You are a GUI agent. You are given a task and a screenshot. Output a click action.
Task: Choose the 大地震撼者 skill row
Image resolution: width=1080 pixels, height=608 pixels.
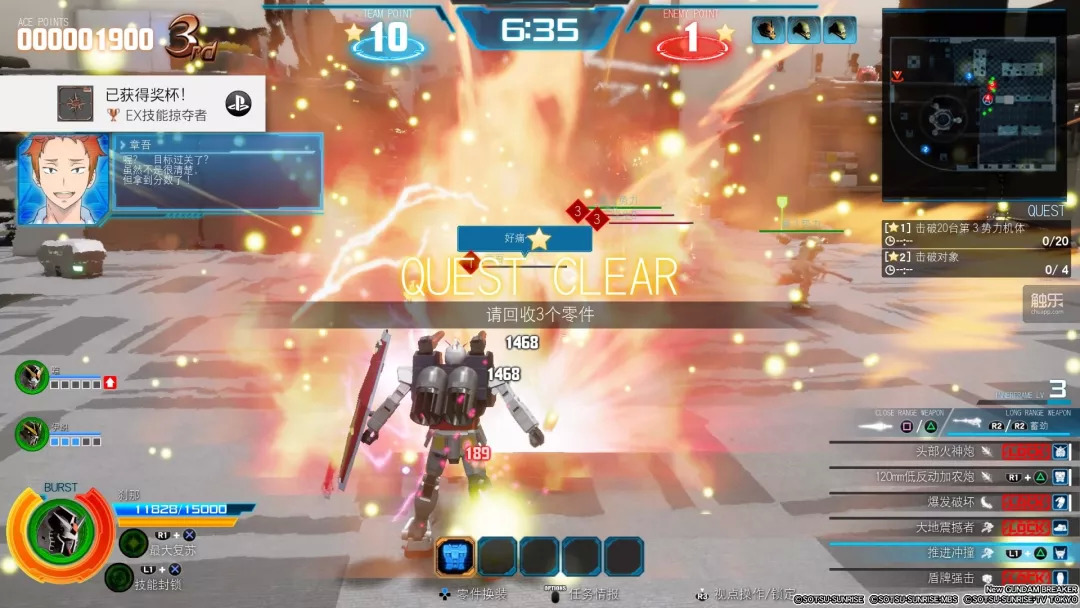(x=950, y=527)
